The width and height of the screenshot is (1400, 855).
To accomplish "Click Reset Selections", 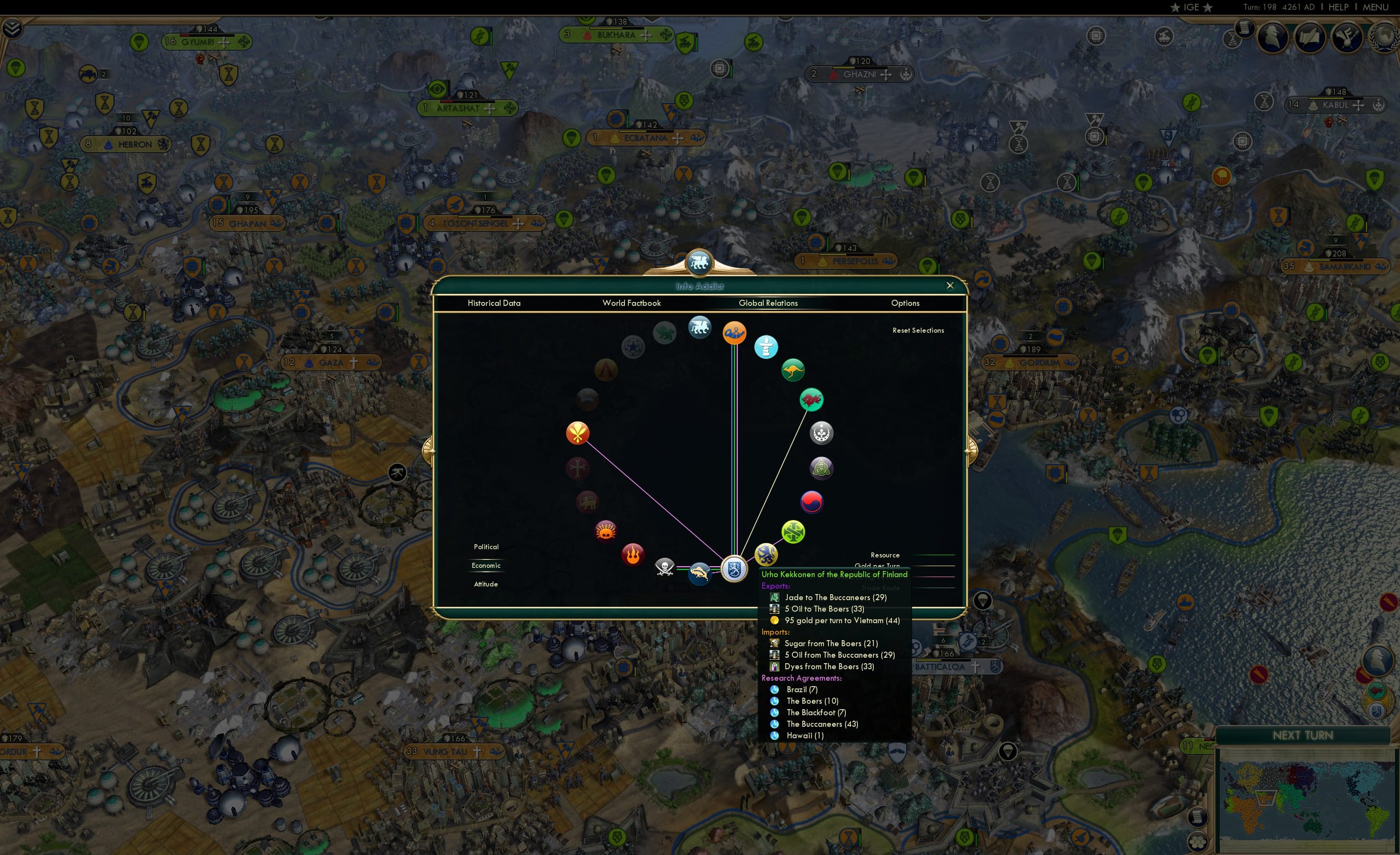I will pos(918,330).
